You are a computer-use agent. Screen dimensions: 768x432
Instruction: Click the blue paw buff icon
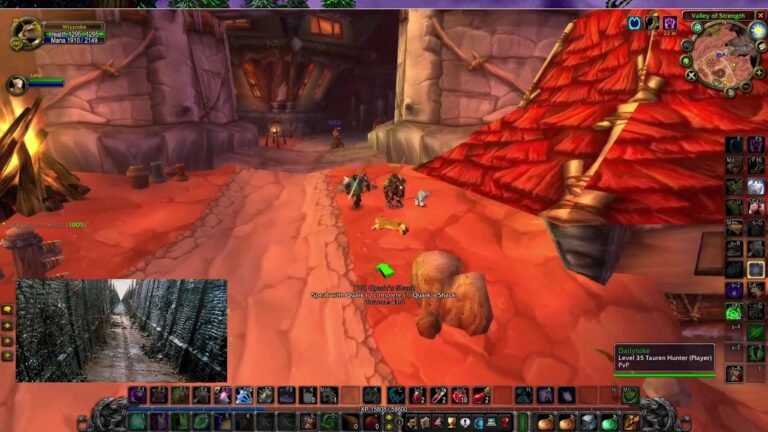pyautogui.click(x=634, y=22)
